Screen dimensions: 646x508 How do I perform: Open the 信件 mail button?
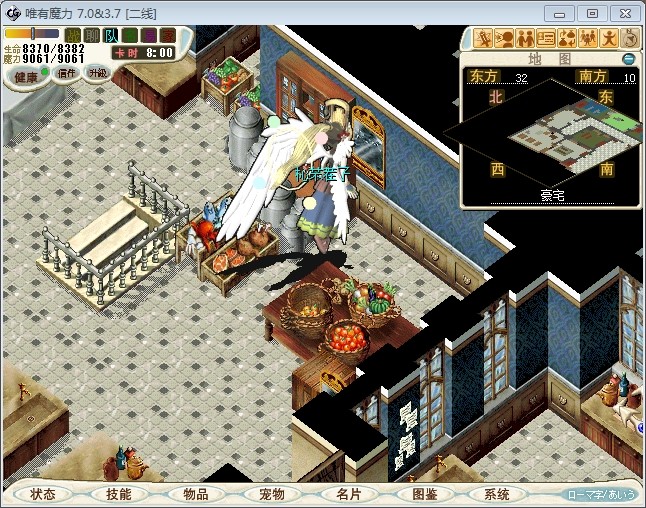click(67, 73)
